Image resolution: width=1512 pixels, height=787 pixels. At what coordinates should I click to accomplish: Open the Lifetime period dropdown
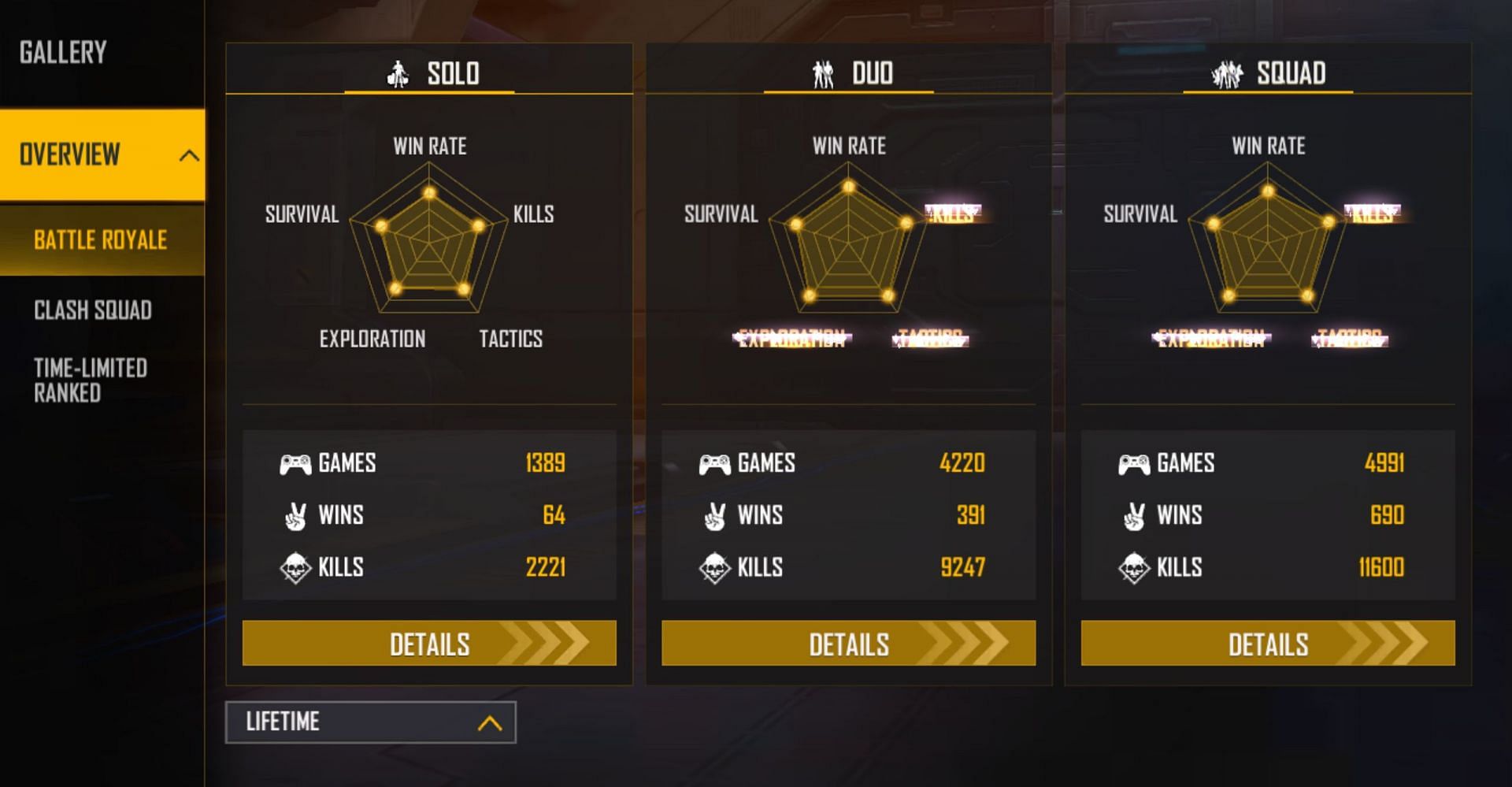pos(371,722)
